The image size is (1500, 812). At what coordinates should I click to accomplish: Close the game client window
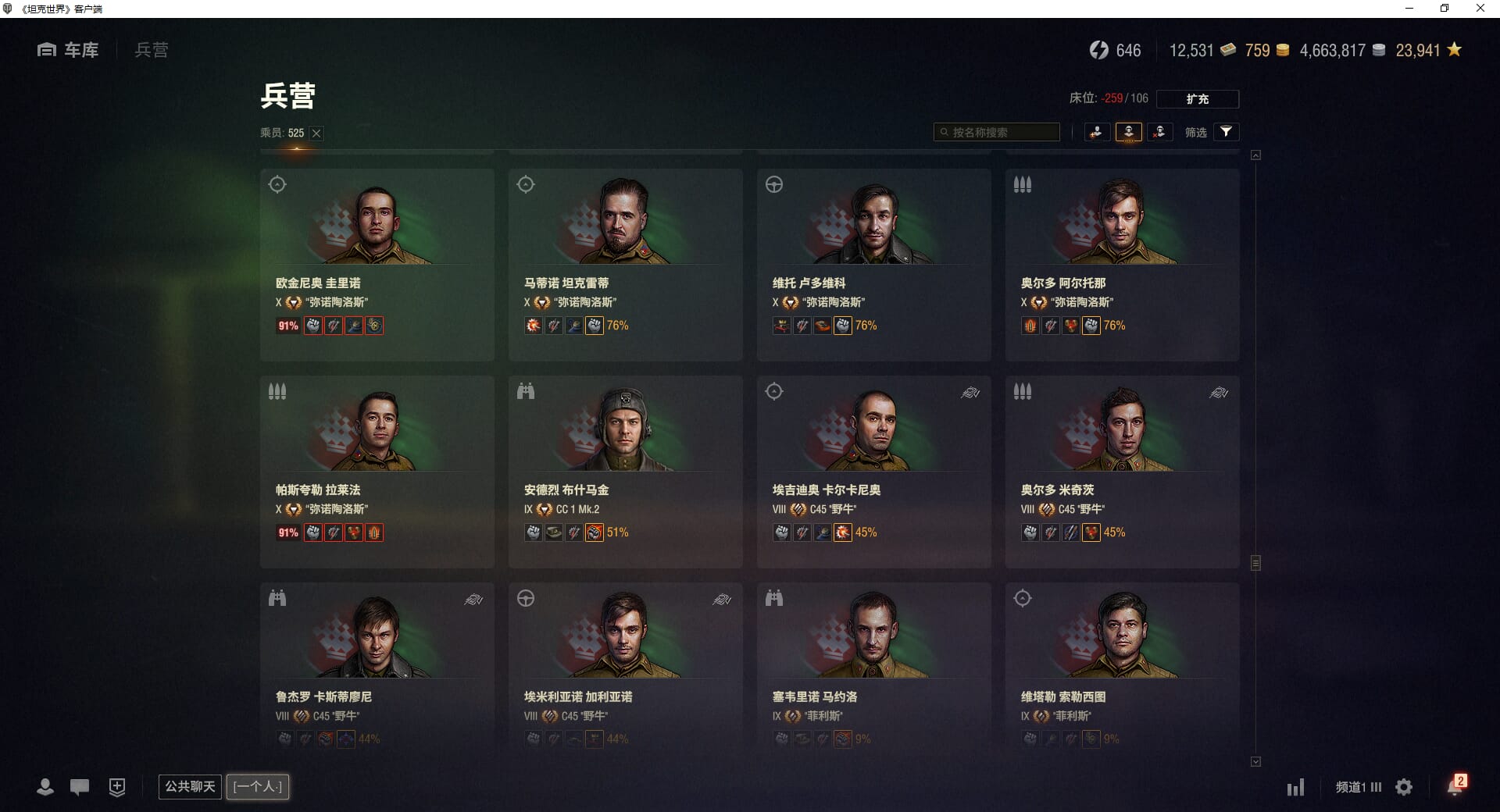1480,9
